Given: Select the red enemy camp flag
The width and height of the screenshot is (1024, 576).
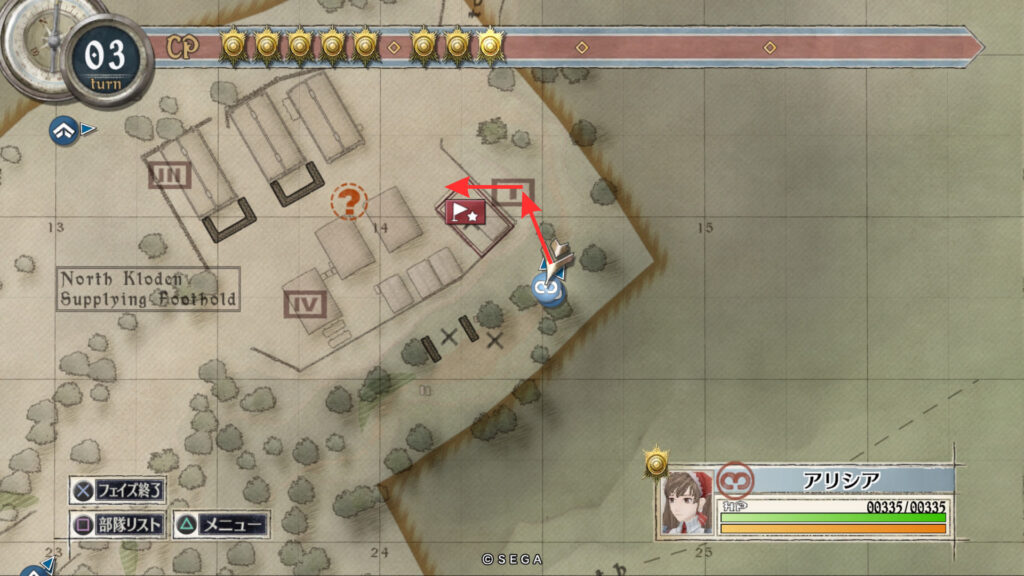Looking at the screenshot, I should 465,212.
